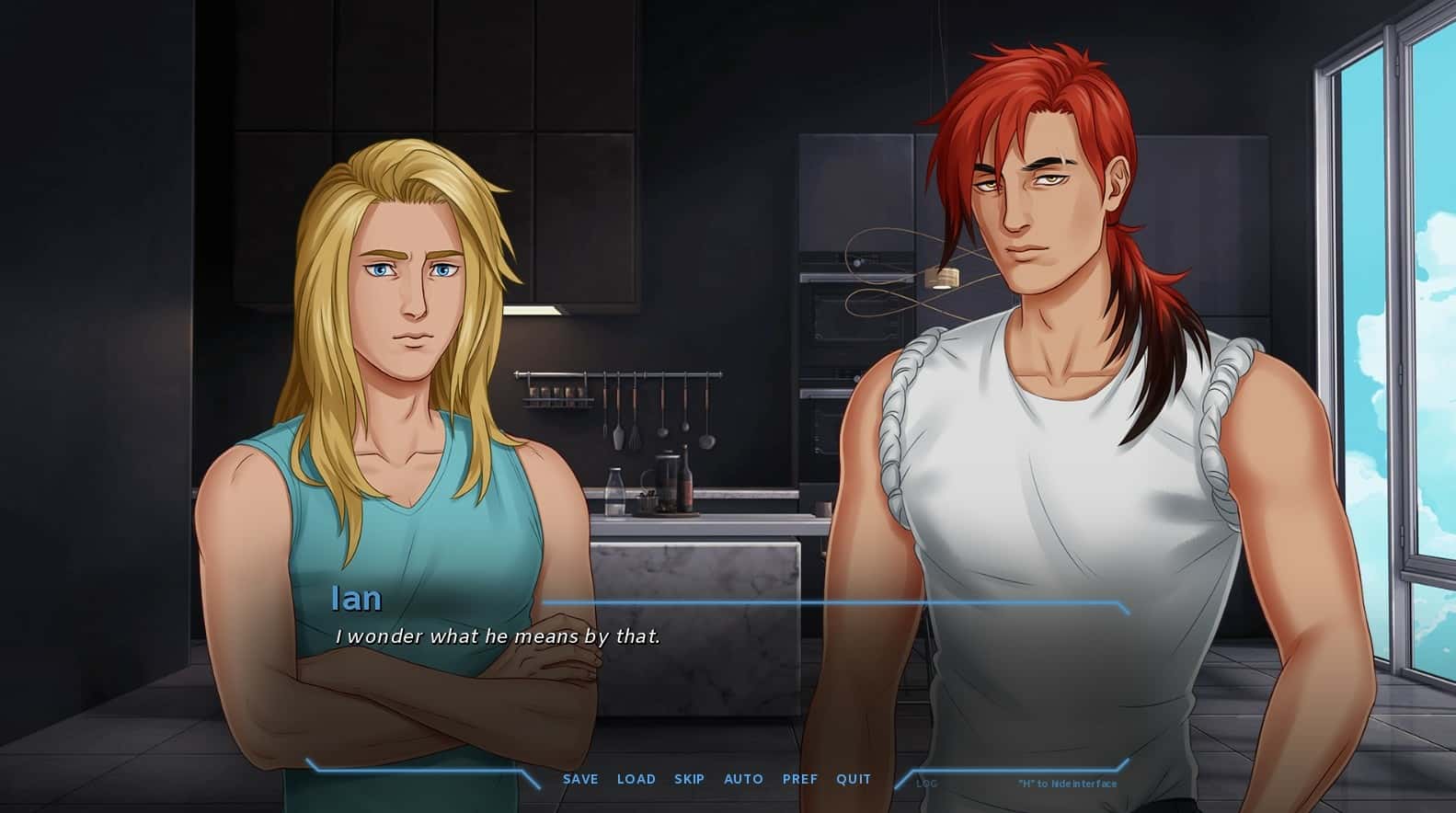Enable AUTO read mode
This screenshot has height=813, width=1456.
[x=743, y=779]
